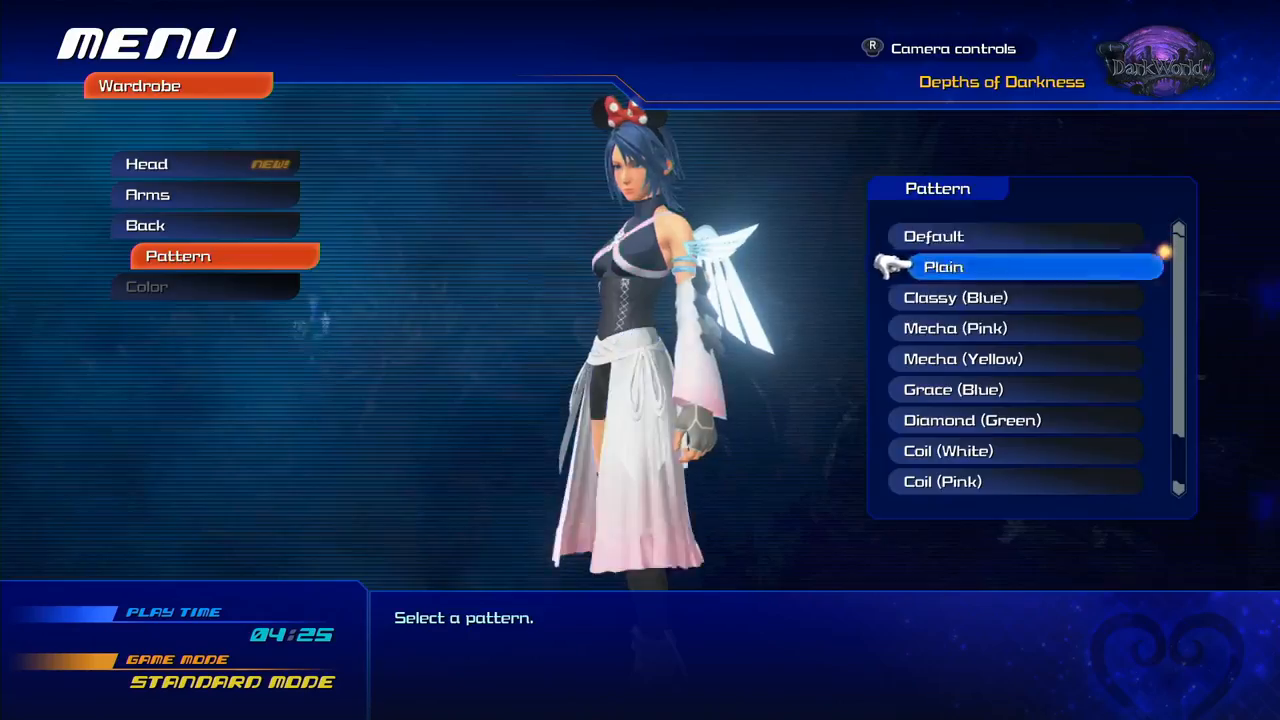This screenshot has height=720, width=1280.
Task: Select the Grace (Blue) pattern
Action: (x=1015, y=390)
